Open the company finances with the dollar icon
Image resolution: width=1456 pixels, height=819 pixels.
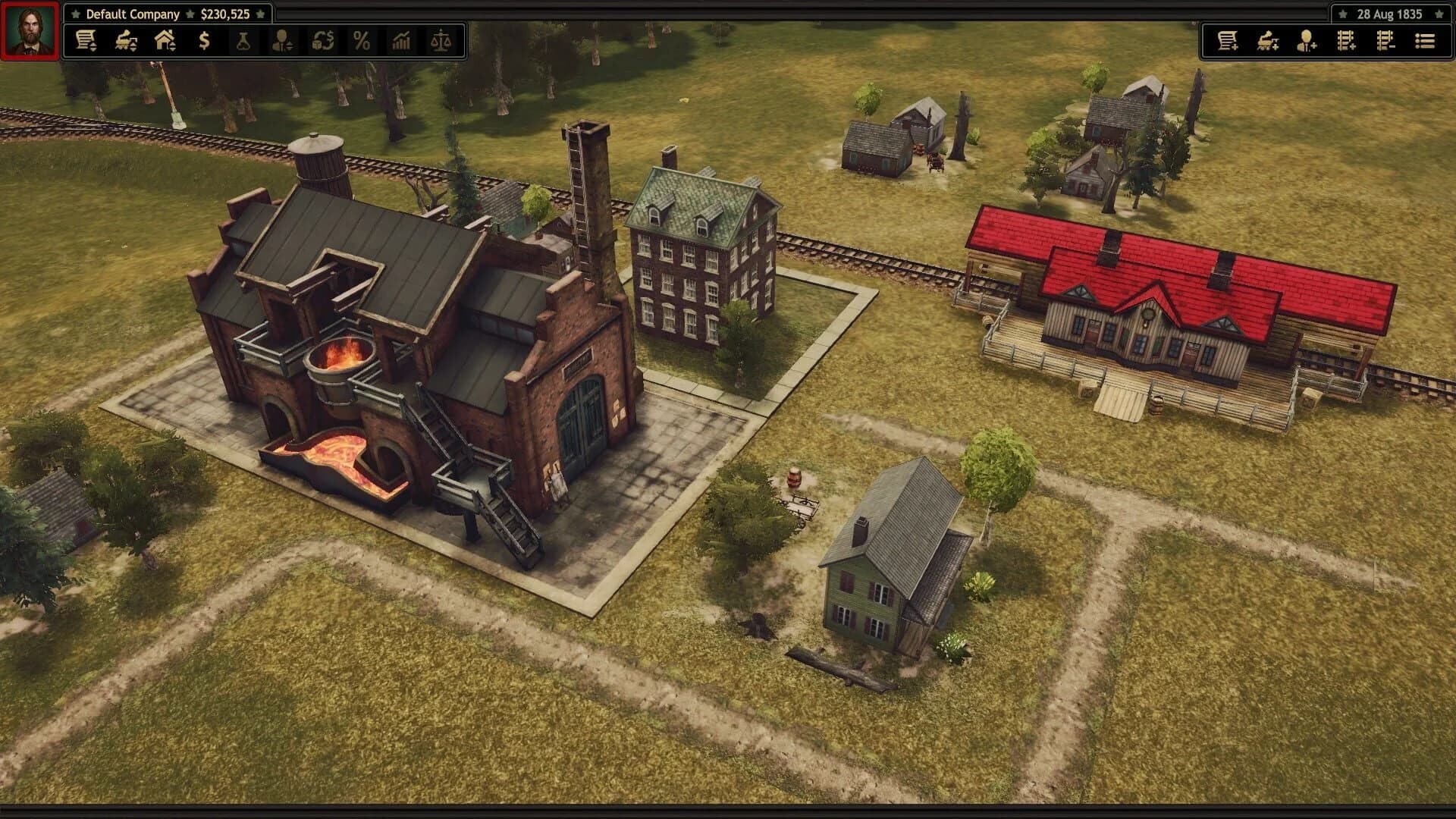202,42
